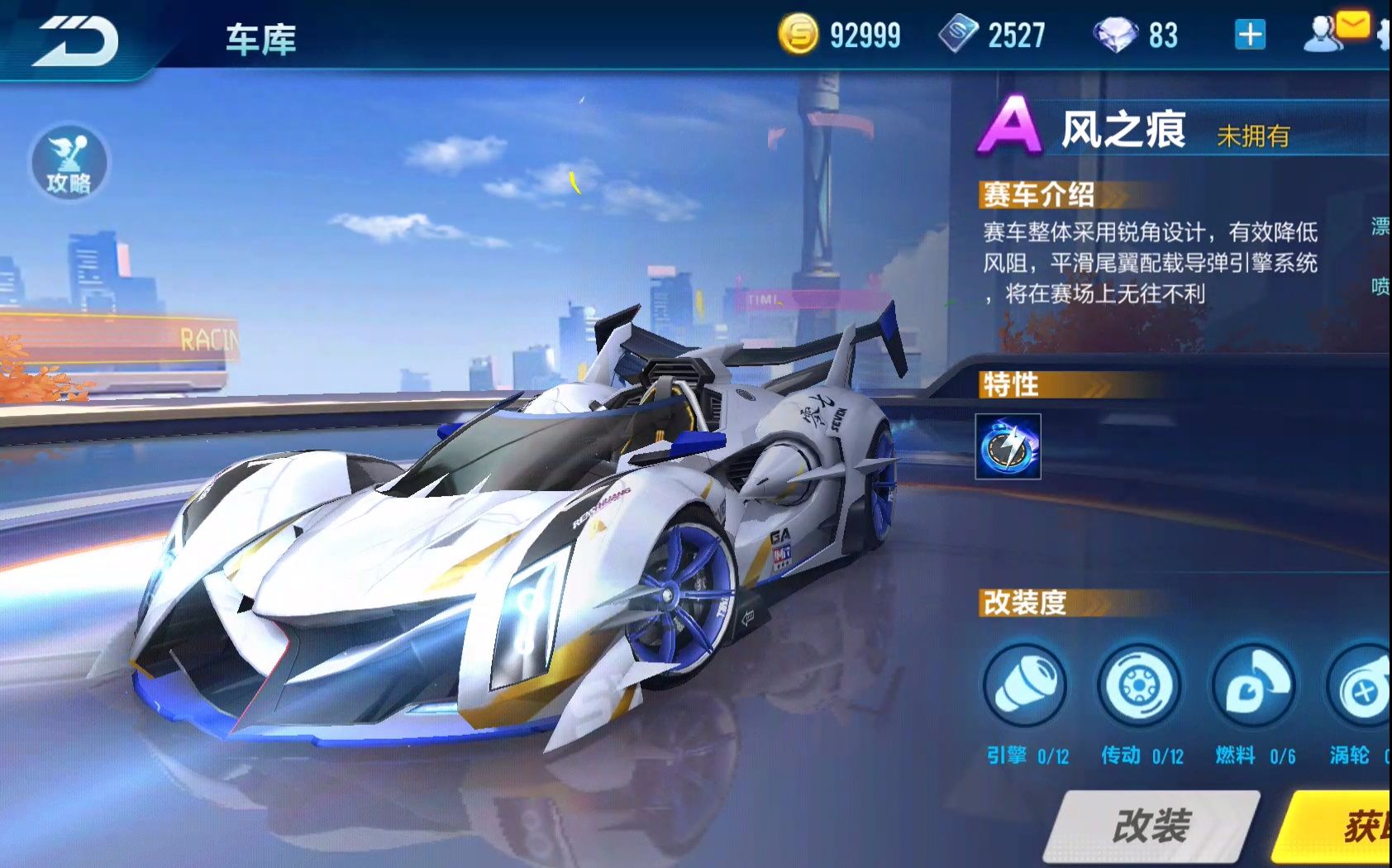Screen dimensions: 1392x868
Task: Choose the 传动 transmission upgrade icon
Action: coord(1139,685)
